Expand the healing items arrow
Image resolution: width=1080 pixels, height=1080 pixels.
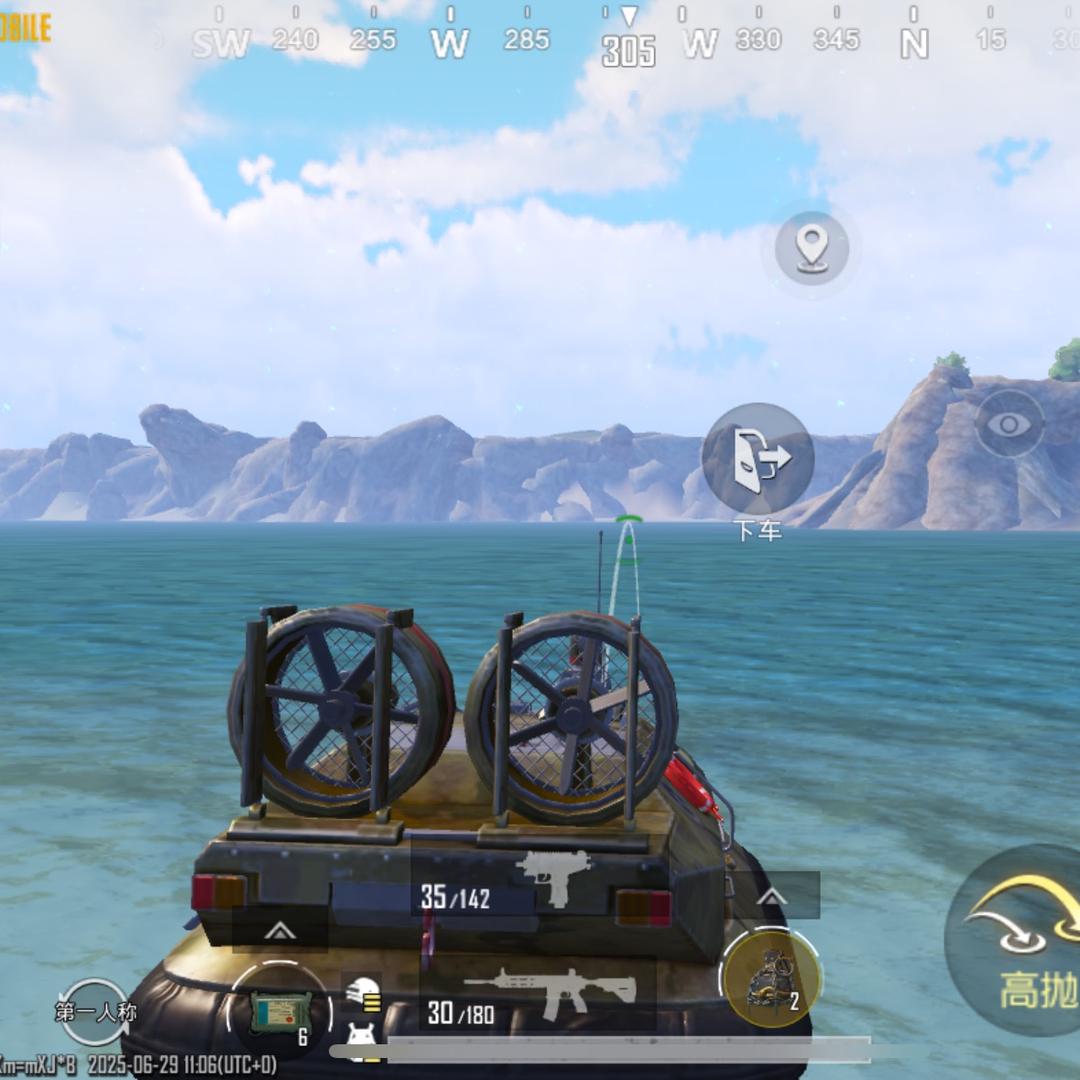pyautogui.click(x=279, y=931)
